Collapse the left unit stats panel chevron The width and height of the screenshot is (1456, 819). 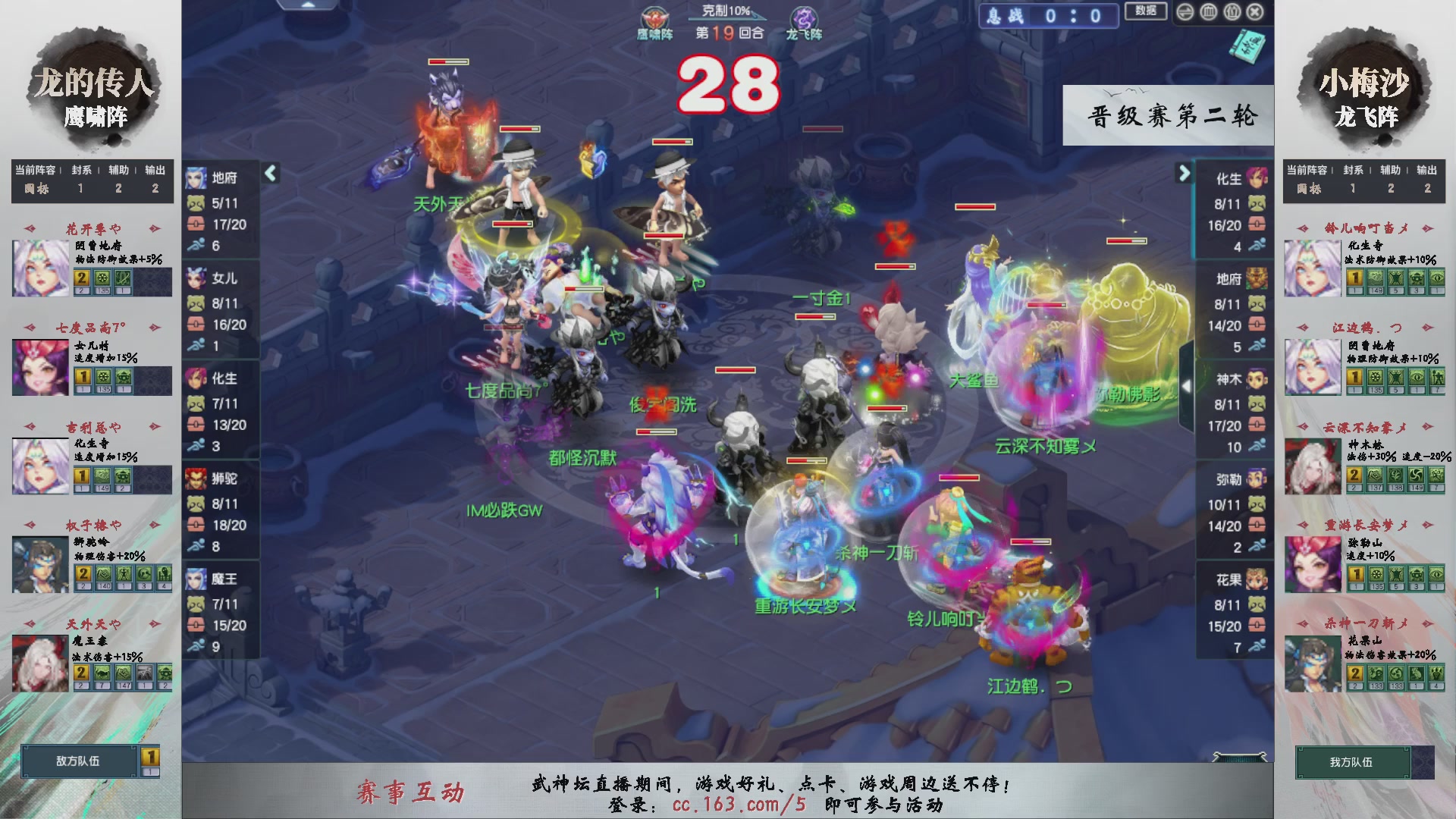(269, 173)
